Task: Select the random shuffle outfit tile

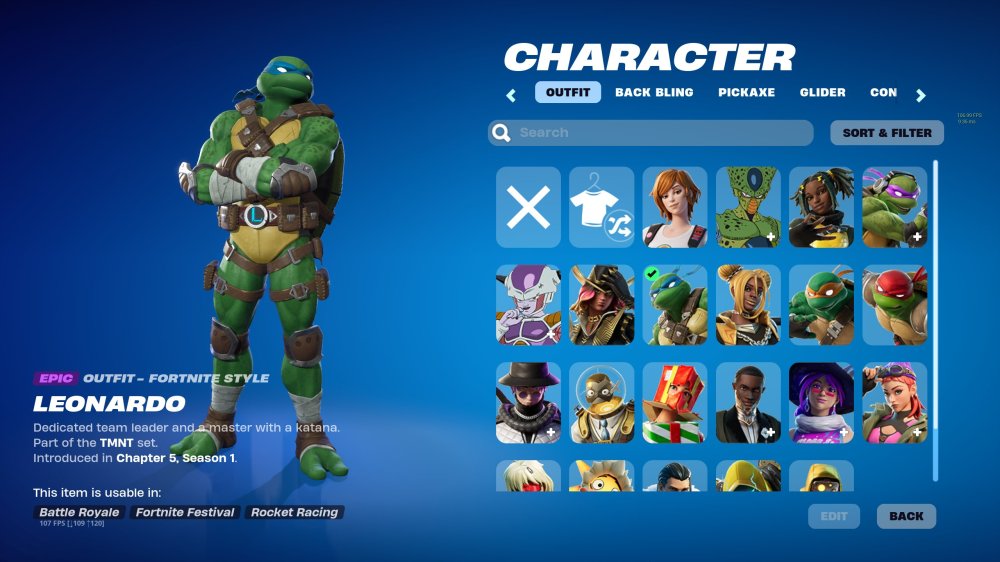Action: point(602,207)
